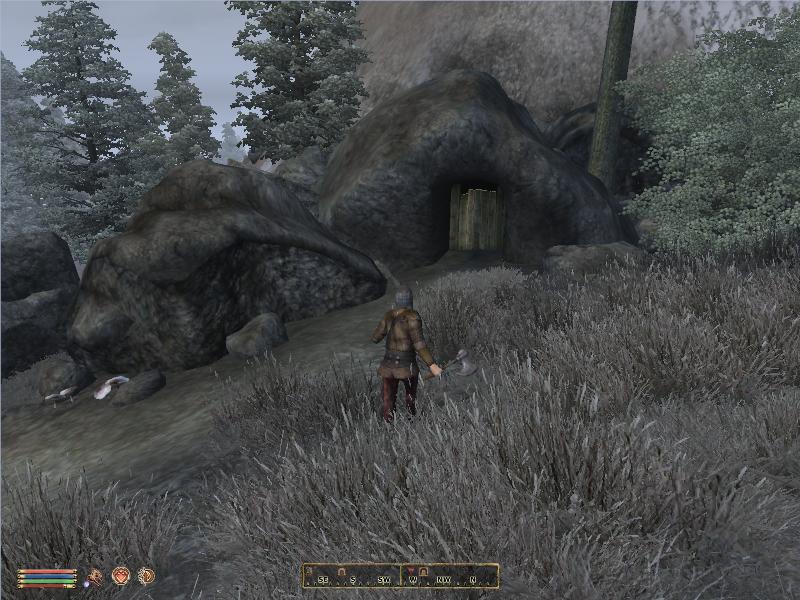Viewport: 800px width, 600px height.
Task: Click the active effect icon beside the heart
Action: pyautogui.click(x=146, y=575)
